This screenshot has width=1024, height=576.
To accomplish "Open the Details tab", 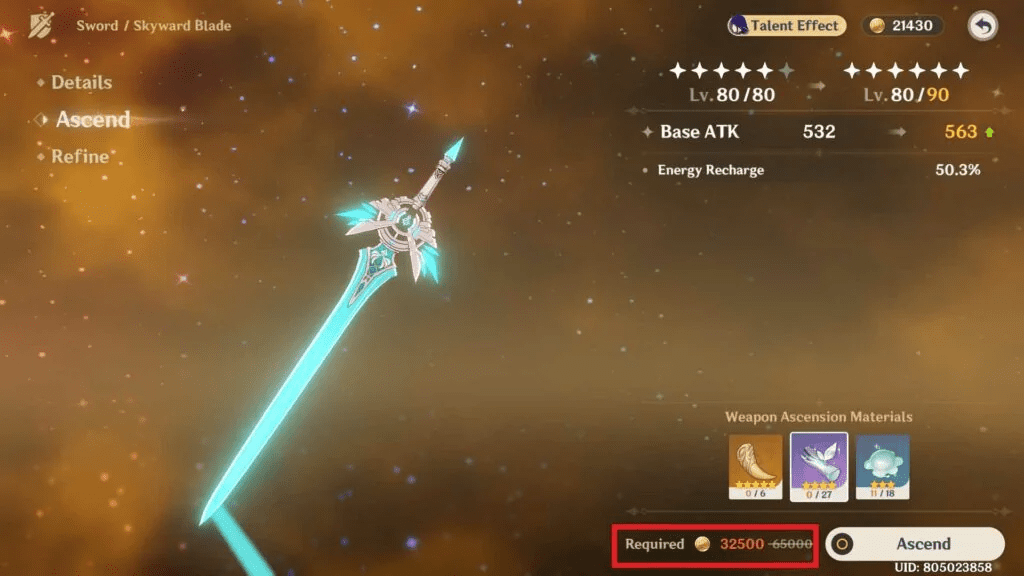I will pos(81,83).
